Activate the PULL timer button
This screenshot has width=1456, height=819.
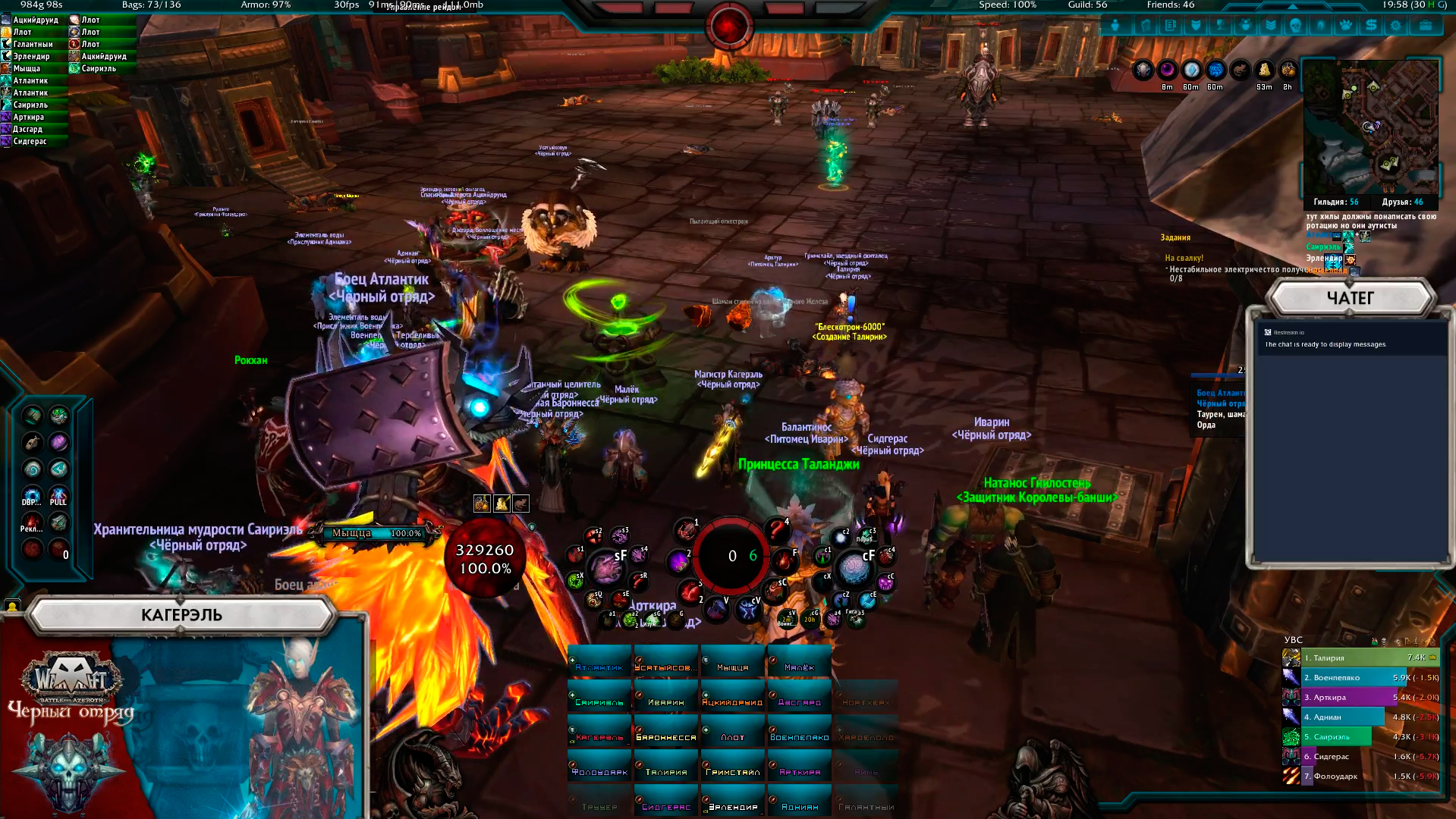coord(58,497)
